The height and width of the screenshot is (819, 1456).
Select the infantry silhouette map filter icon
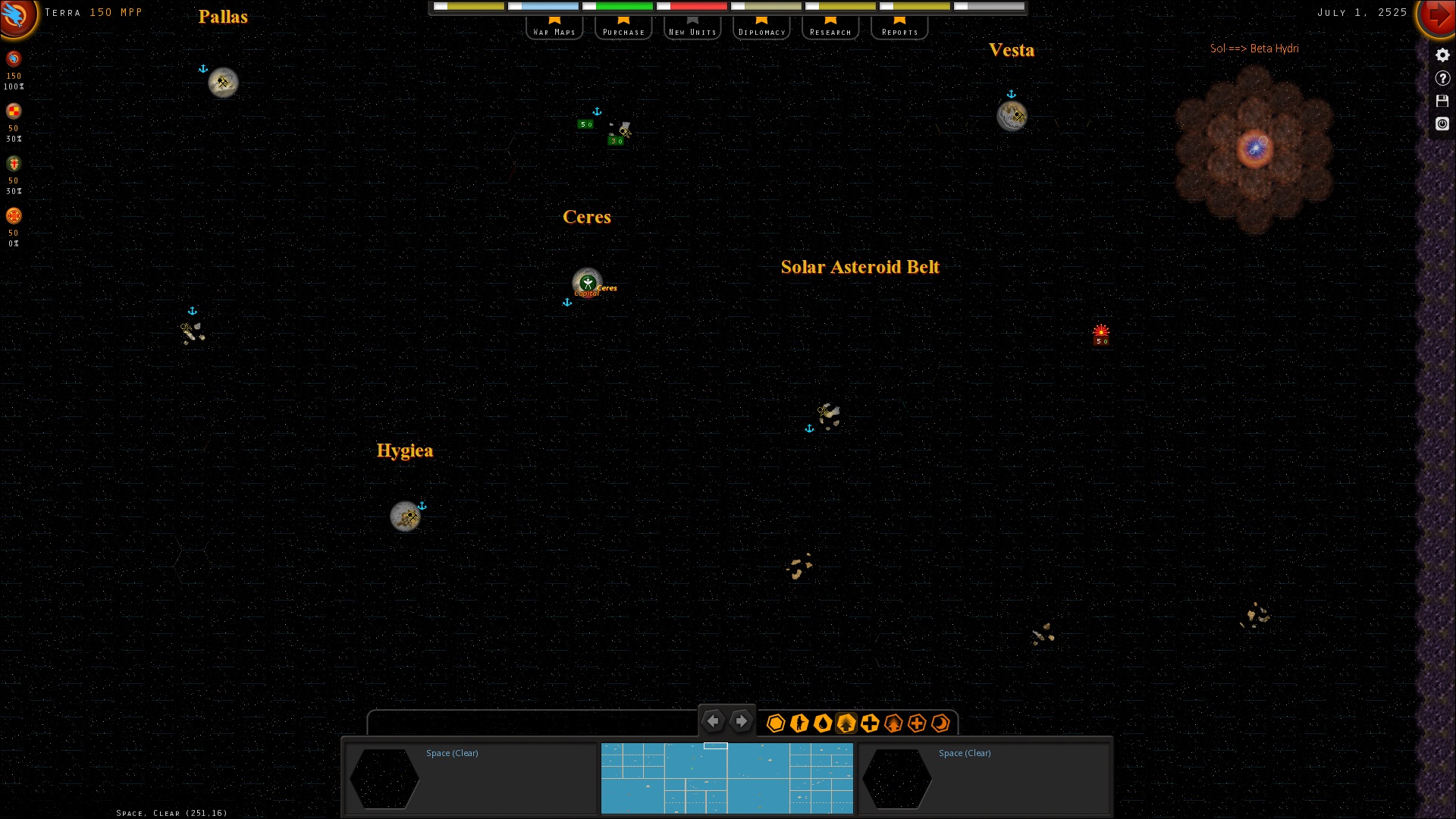click(x=799, y=723)
